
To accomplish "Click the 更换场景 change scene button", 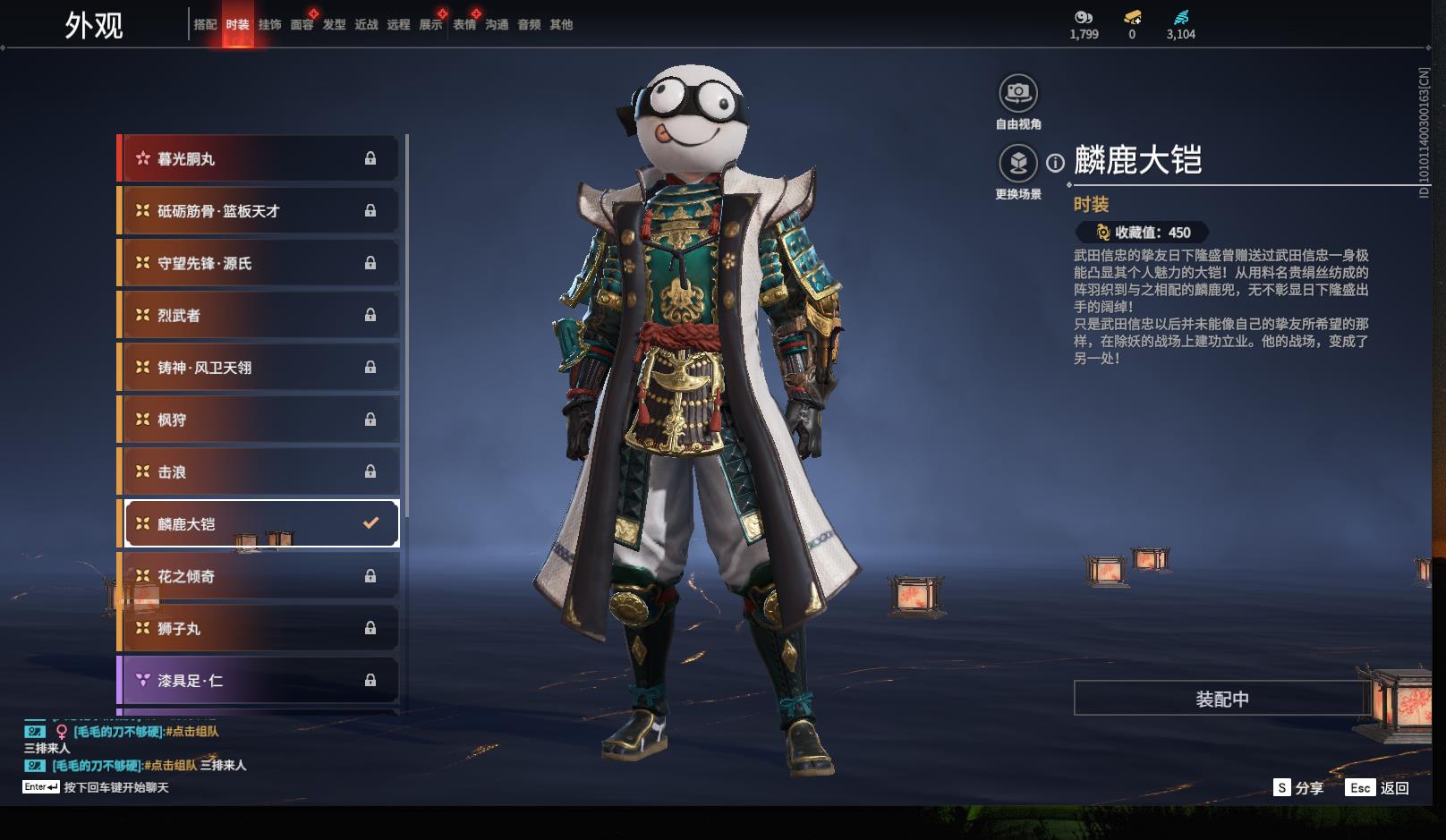I will (x=1018, y=164).
